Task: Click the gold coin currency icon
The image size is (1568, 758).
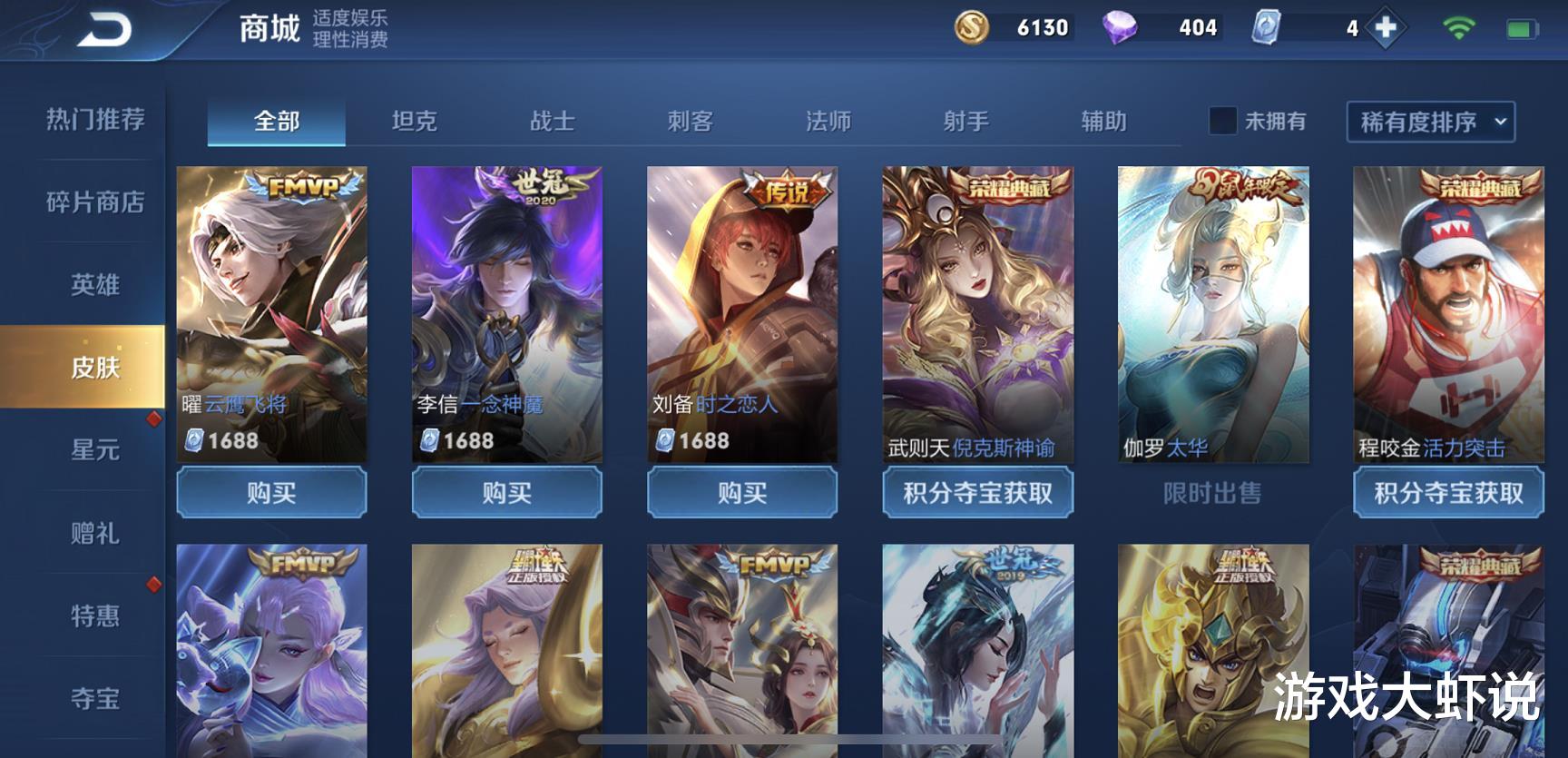Action: click(973, 28)
